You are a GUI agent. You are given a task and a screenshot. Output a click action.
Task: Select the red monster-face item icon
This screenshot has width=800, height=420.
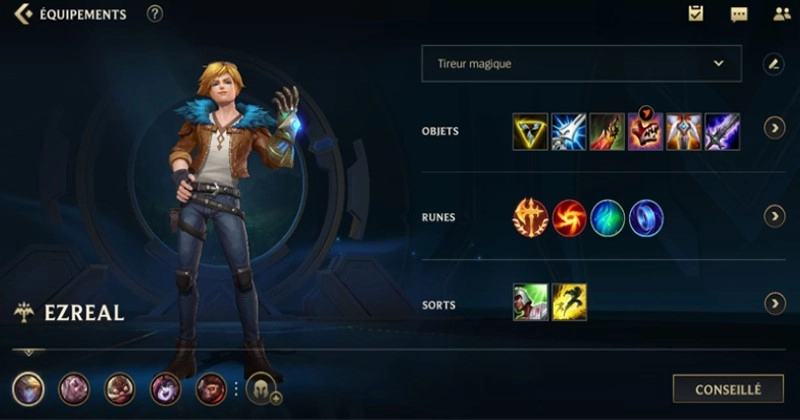[x=645, y=132]
